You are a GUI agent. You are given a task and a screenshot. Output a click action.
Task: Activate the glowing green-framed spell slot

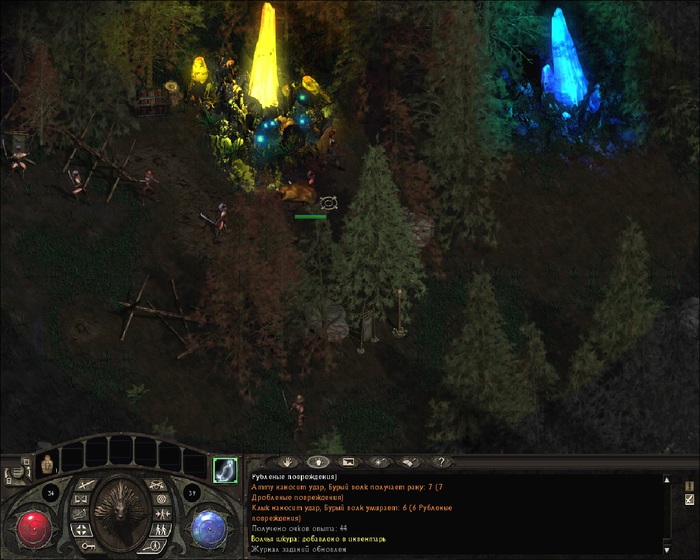[225, 468]
